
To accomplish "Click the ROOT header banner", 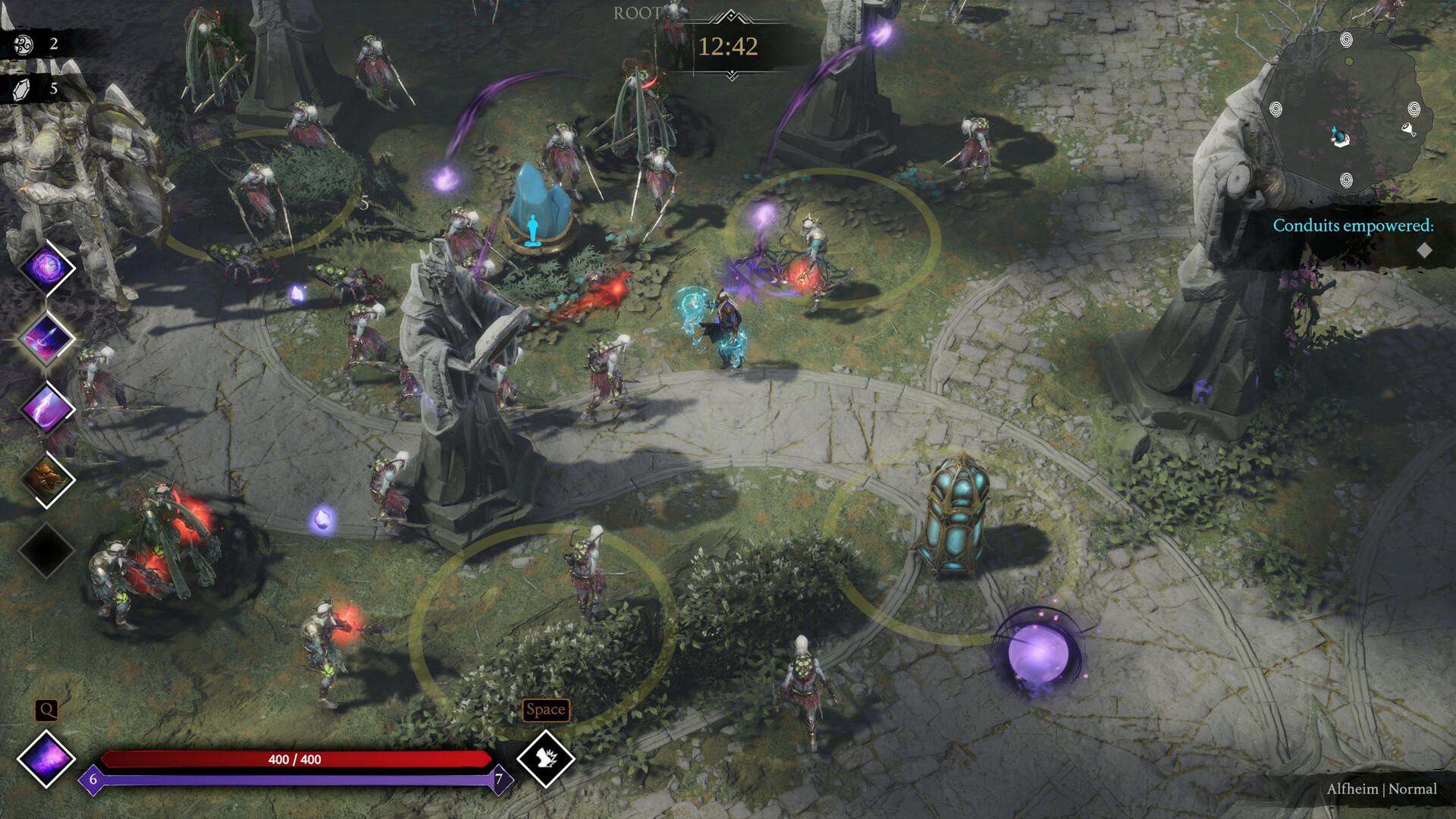I will pyautogui.click(x=638, y=12).
